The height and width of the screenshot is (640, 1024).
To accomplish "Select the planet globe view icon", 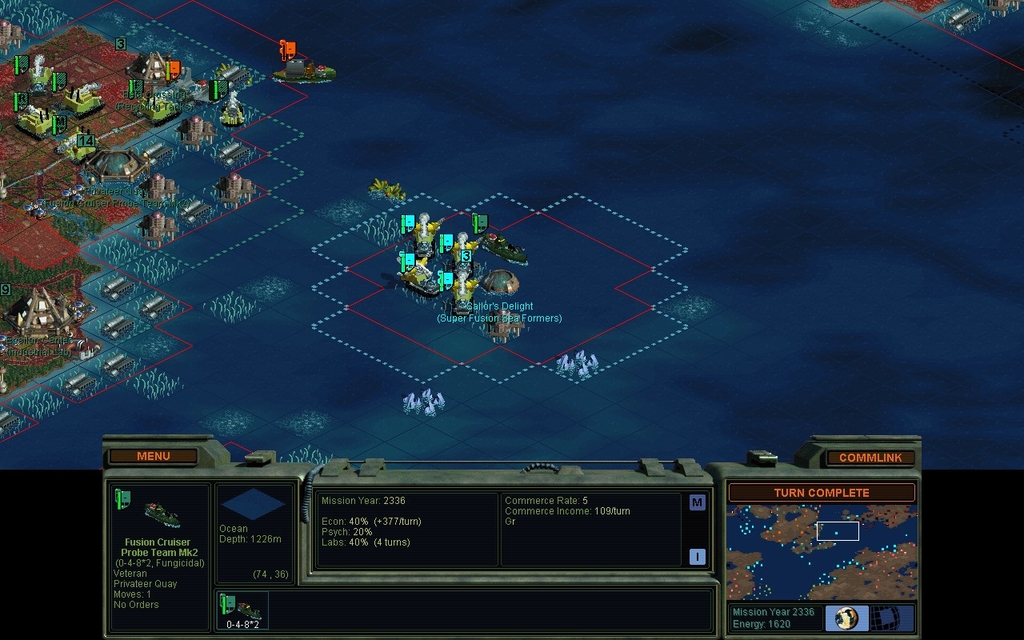I will [847, 617].
